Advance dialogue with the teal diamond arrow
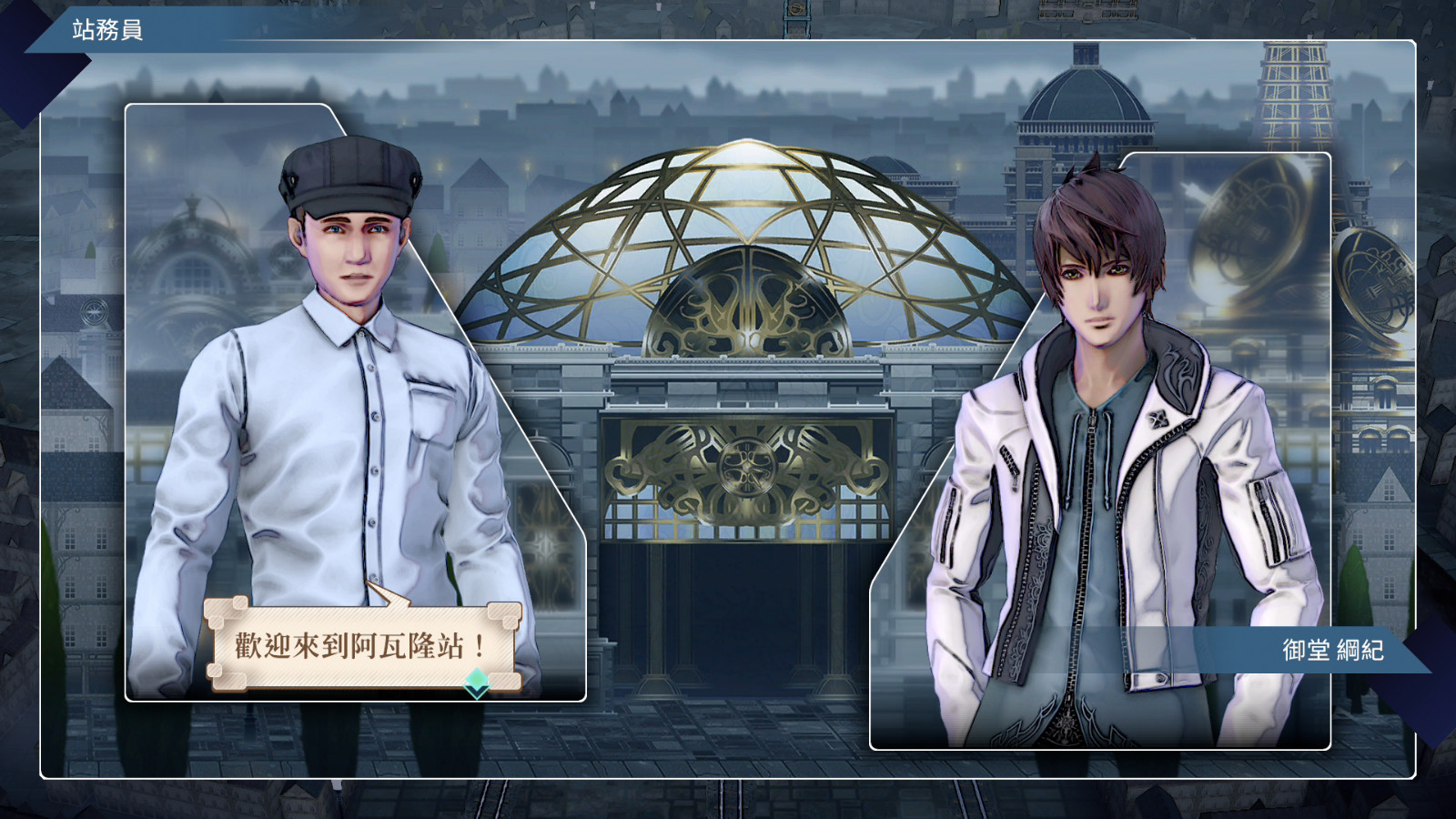Viewport: 1456px width, 819px height. [x=477, y=682]
